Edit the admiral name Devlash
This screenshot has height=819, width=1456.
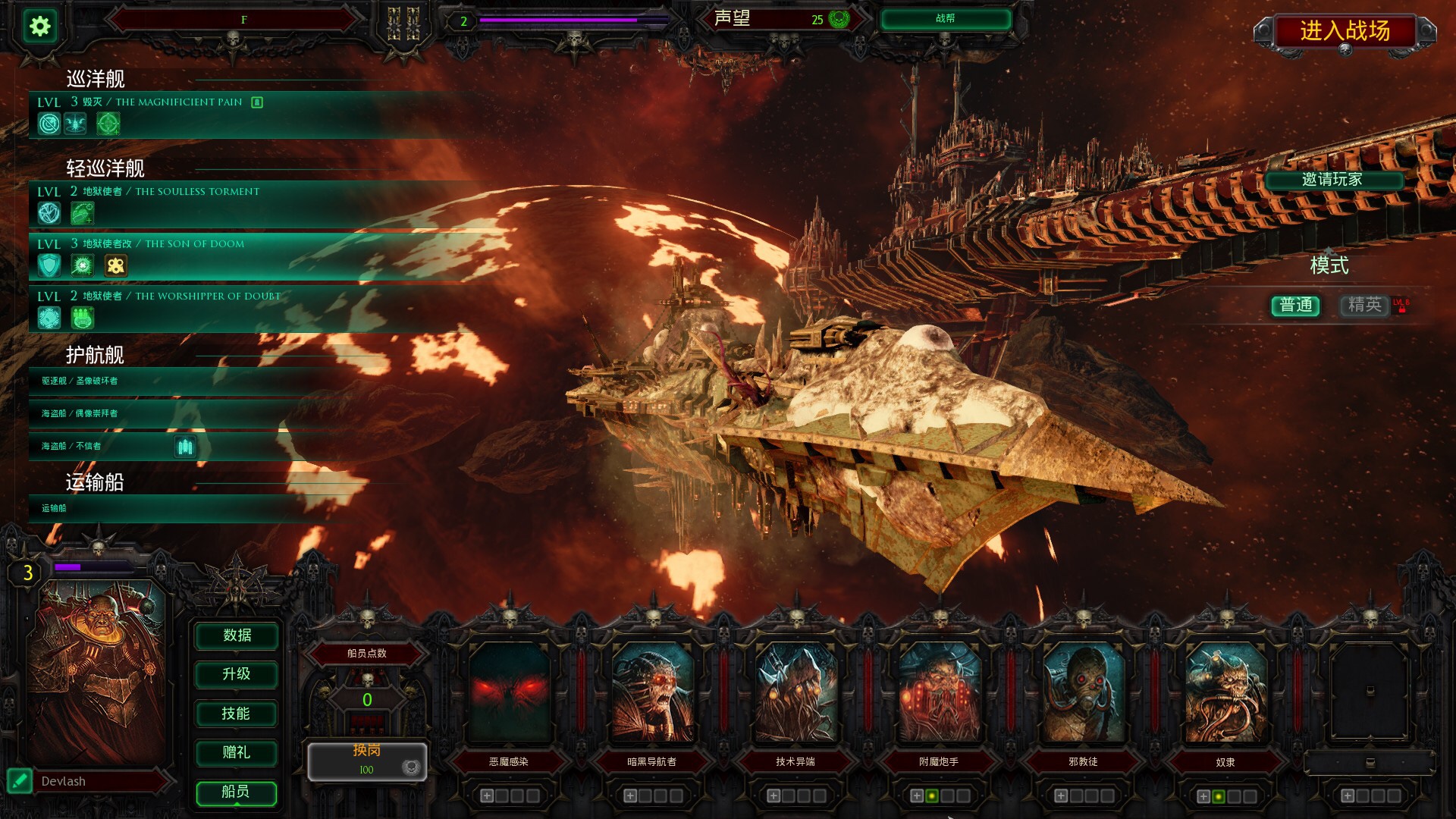[x=20, y=780]
